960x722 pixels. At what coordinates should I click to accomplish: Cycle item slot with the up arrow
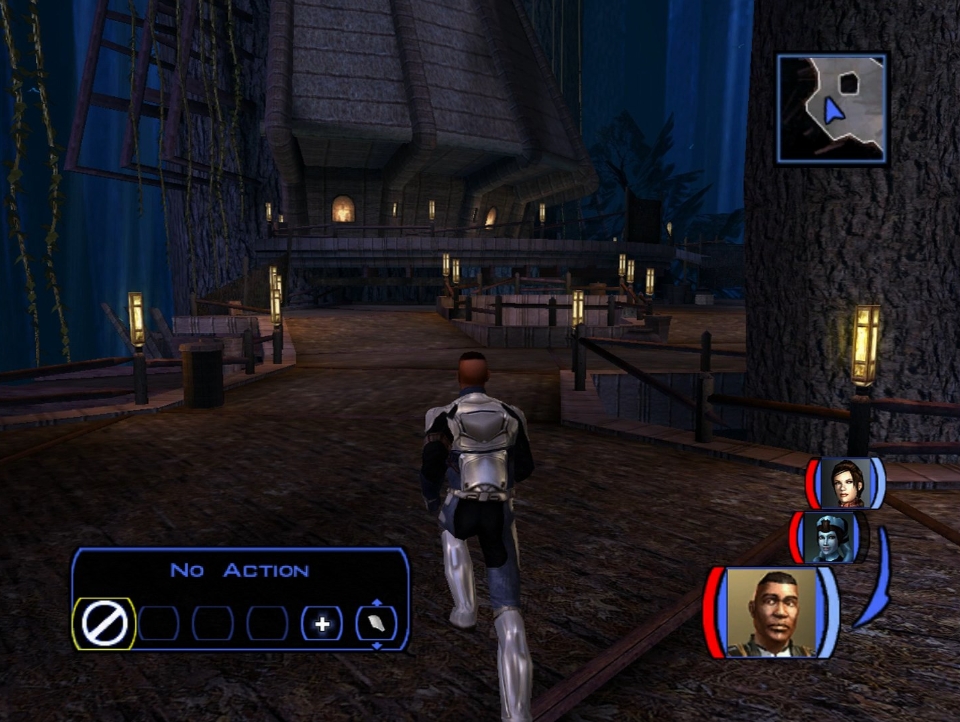pos(376,602)
